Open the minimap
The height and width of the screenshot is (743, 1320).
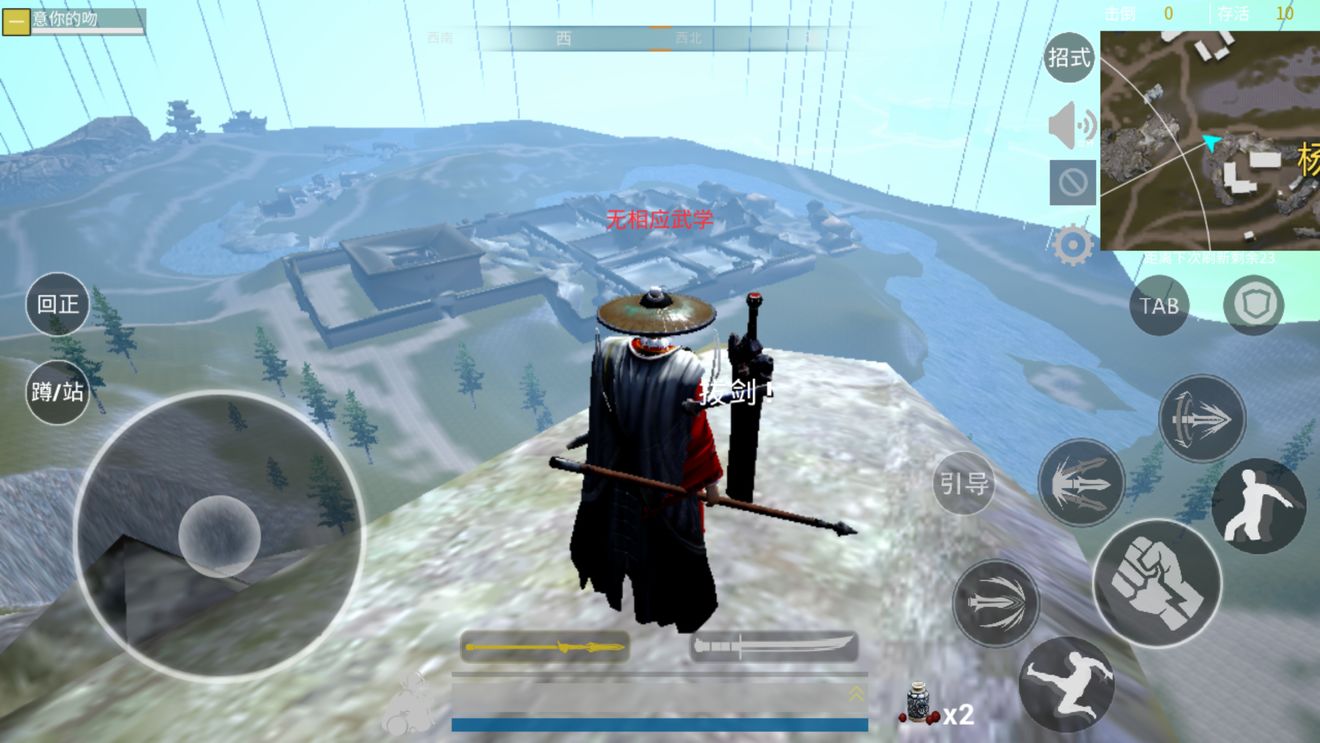coord(1210,140)
